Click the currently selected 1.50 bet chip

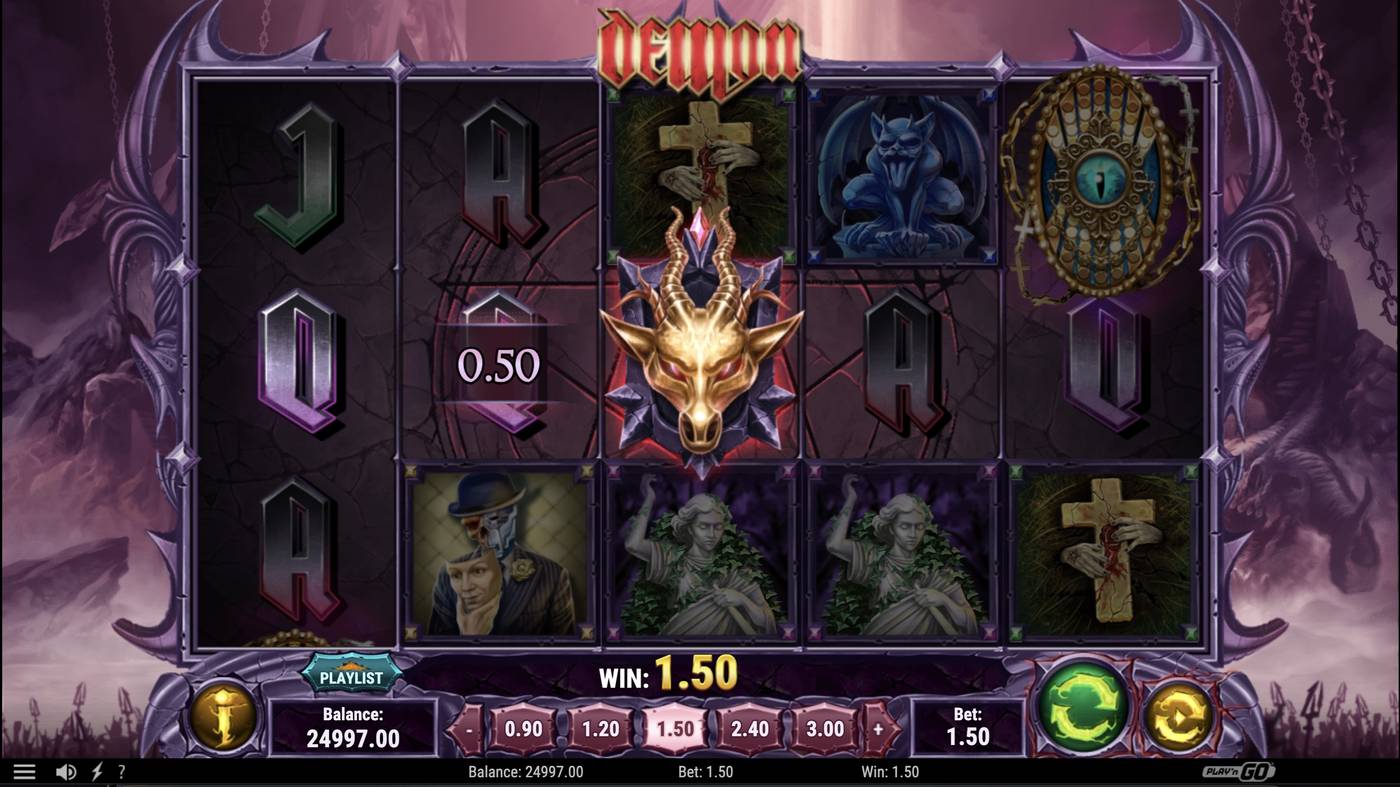click(x=675, y=730)
